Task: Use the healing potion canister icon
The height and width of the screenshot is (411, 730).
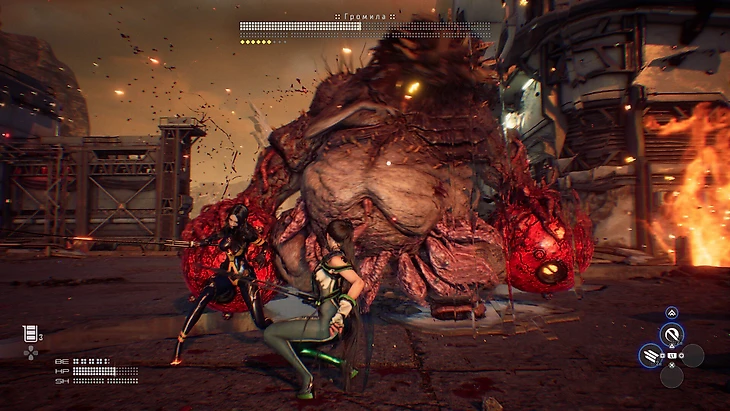Action: coord(29,333)
